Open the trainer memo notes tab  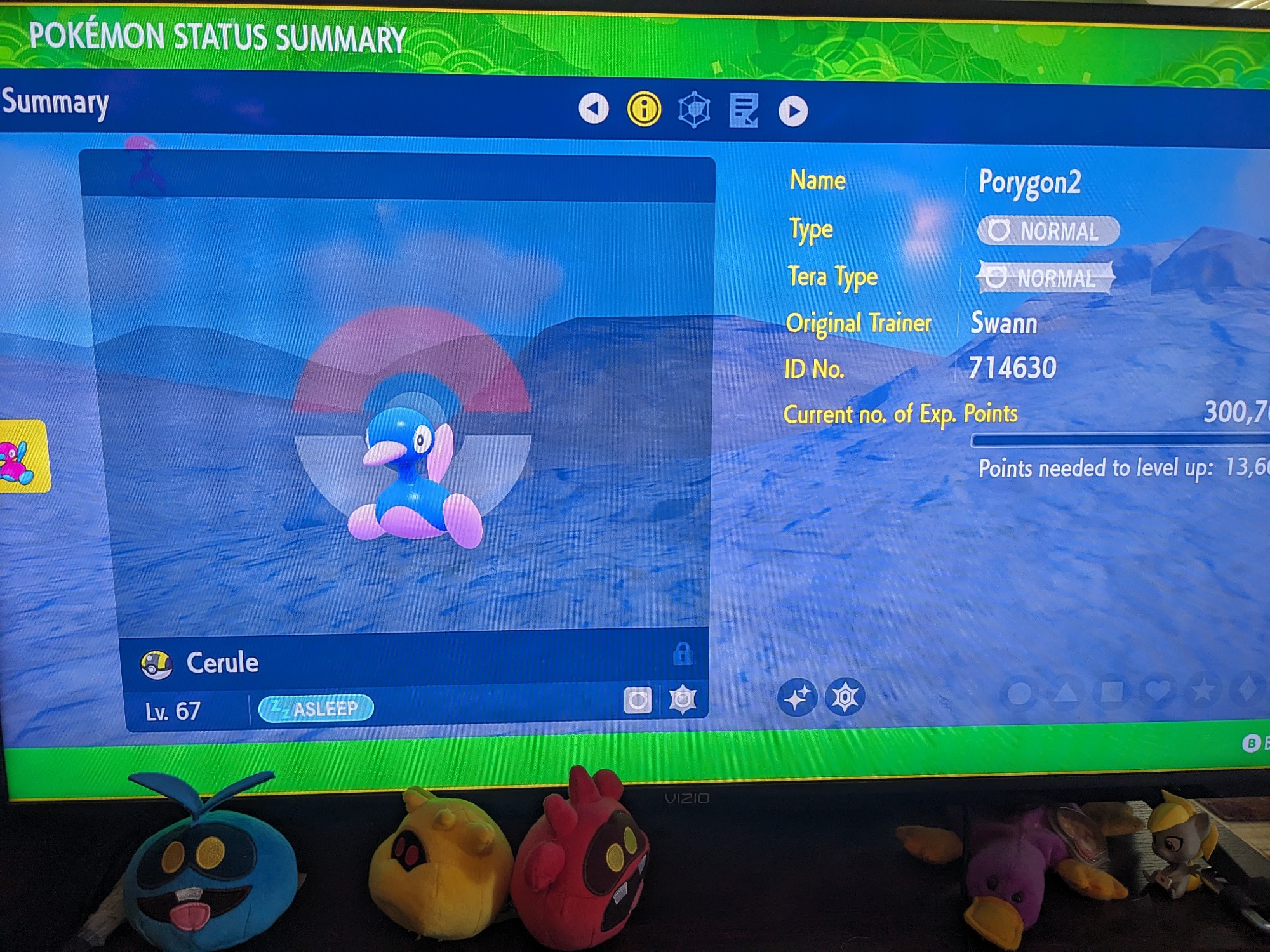[744, 111]
